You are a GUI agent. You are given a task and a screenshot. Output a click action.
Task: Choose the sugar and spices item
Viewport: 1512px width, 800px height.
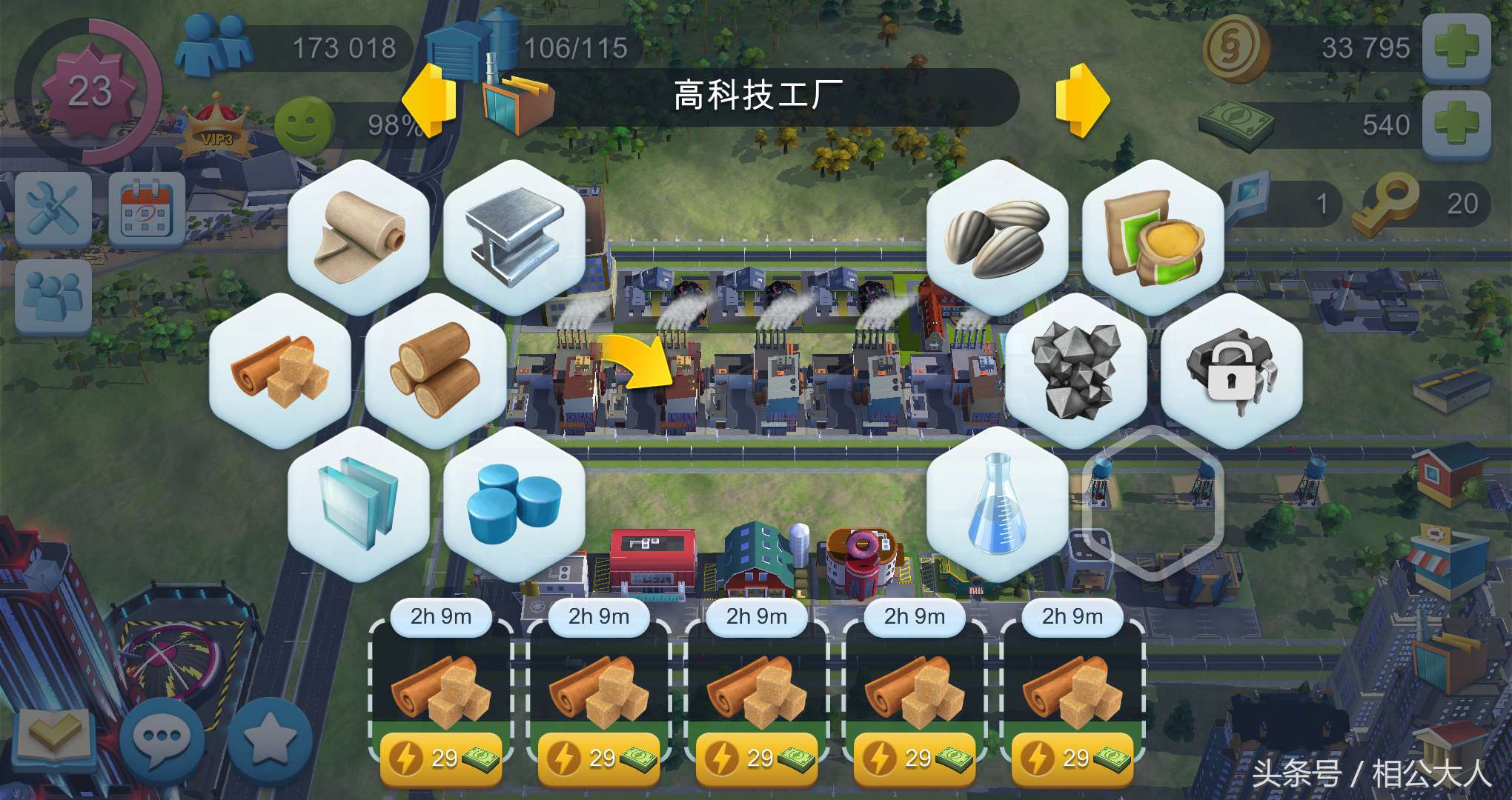click(278, 367)
